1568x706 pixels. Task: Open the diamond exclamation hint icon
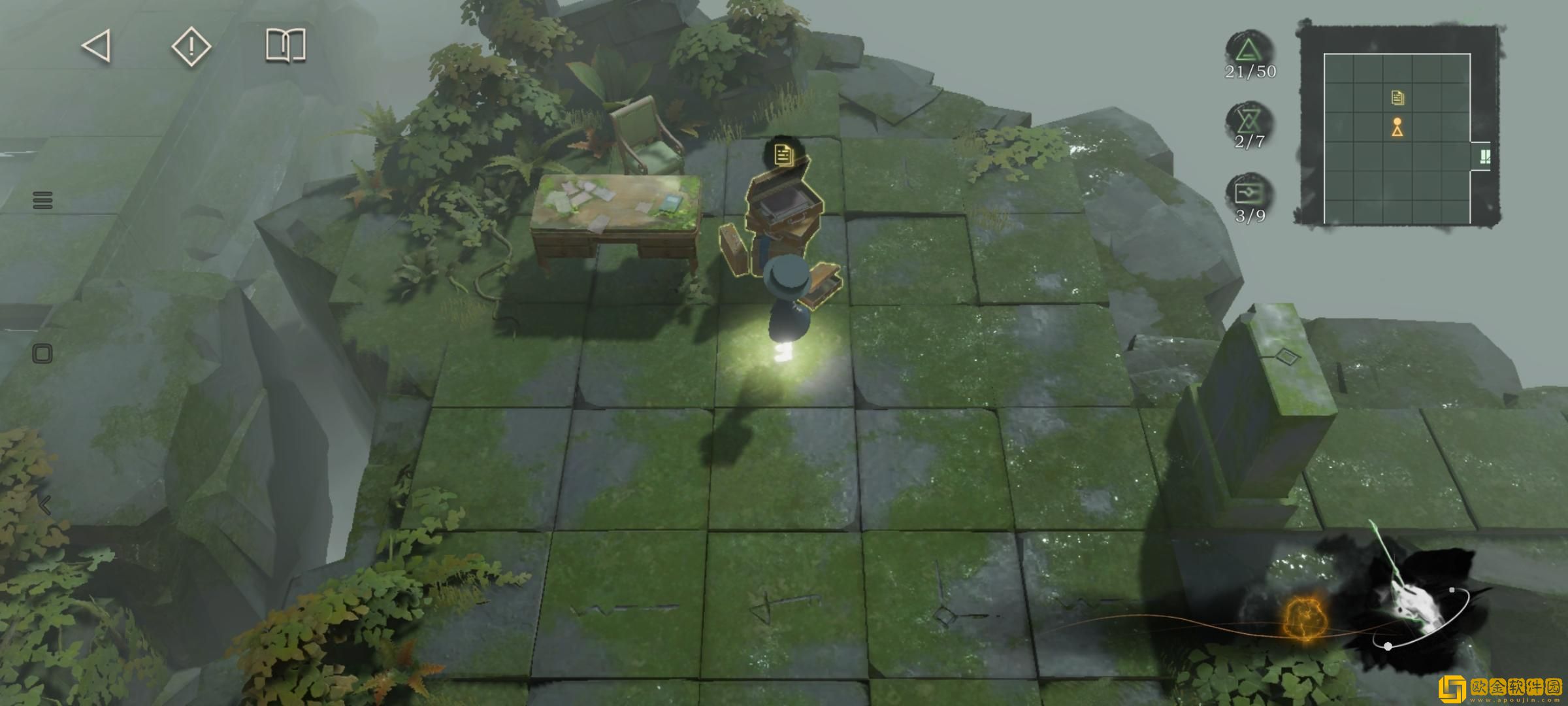(191, 46)
